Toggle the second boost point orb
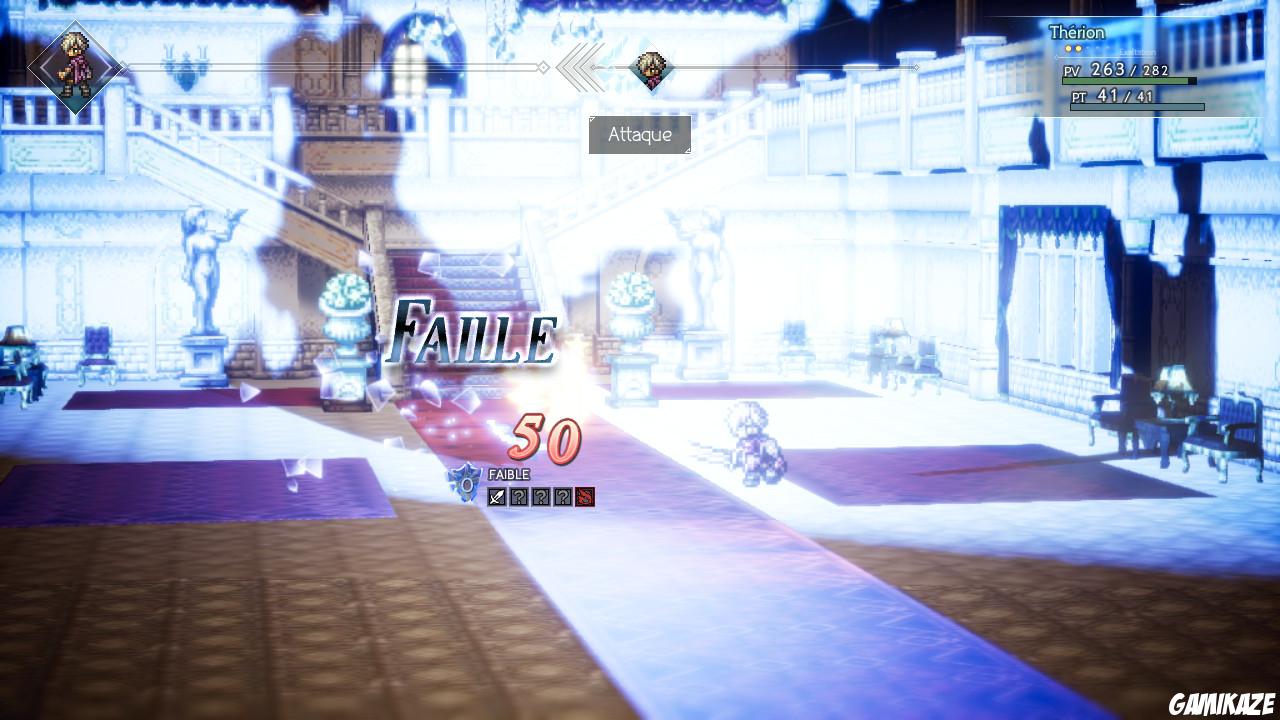The width and height of the screenshot is (1280, 720). (x=1078, y=48)
